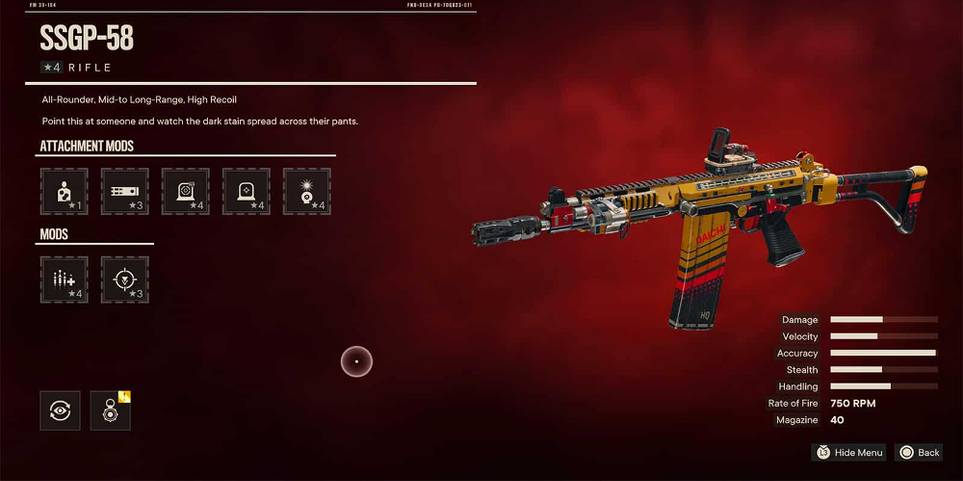This screenshot has width=963, height=481.
Task: Choose the attachment mod with the bullseye sight
Action: 186,191
